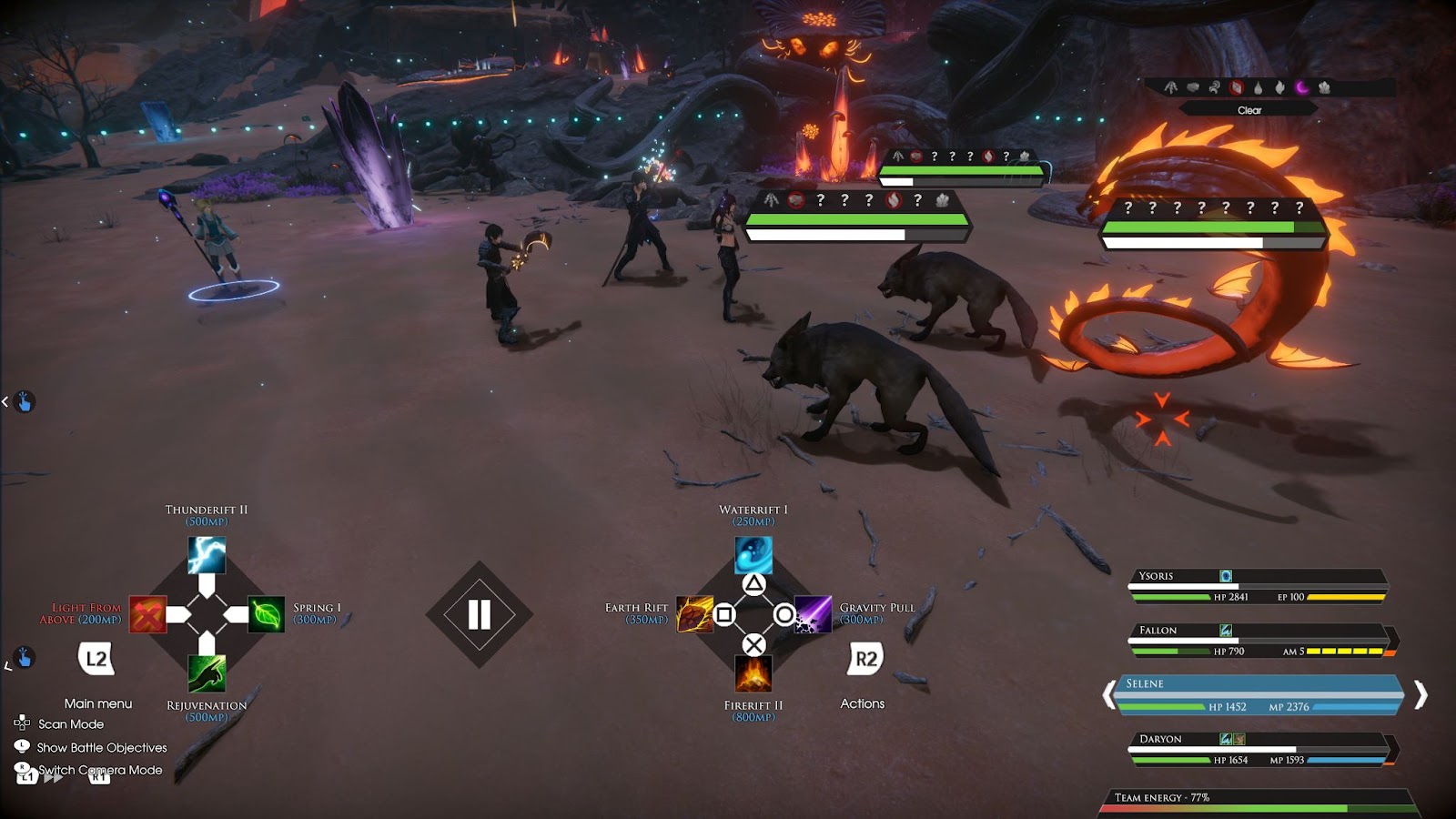Viewport: 1456px width, 819px height.
Task: Select the Spring I leaf ability
Action: 267,614
